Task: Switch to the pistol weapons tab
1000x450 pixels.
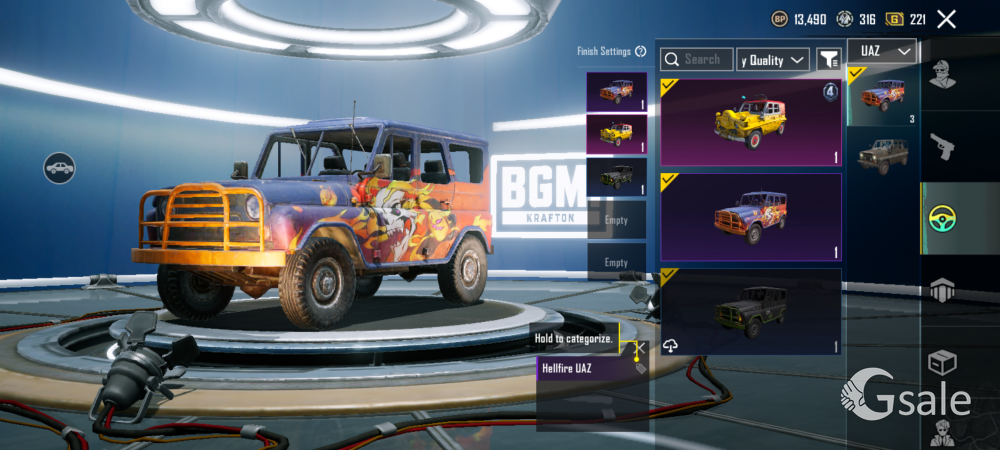Action: pyautogui.click(x=943, y=146)
